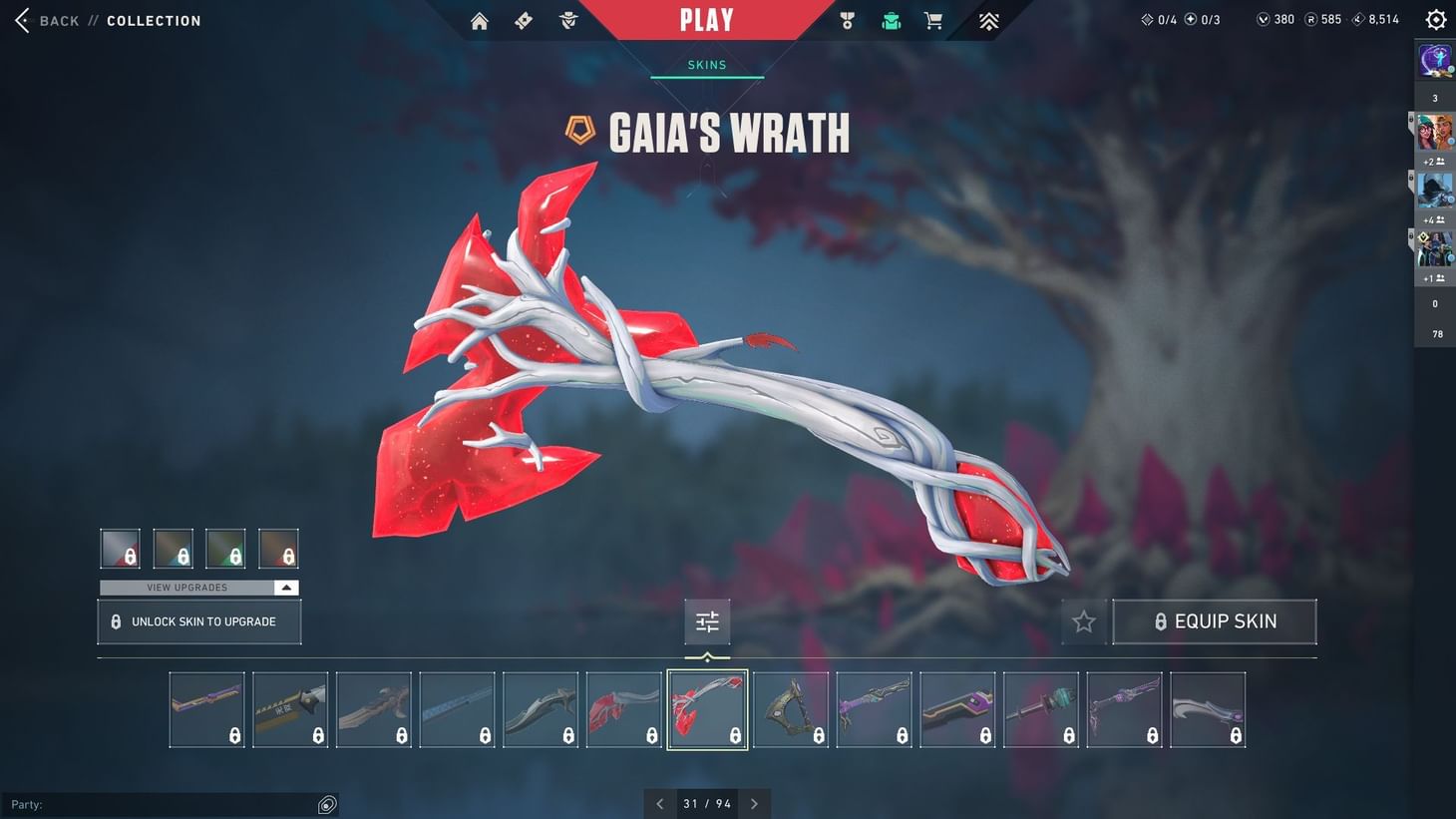Click the Party input field
This screenshot has height=819, width=1456.
point(160,804)
